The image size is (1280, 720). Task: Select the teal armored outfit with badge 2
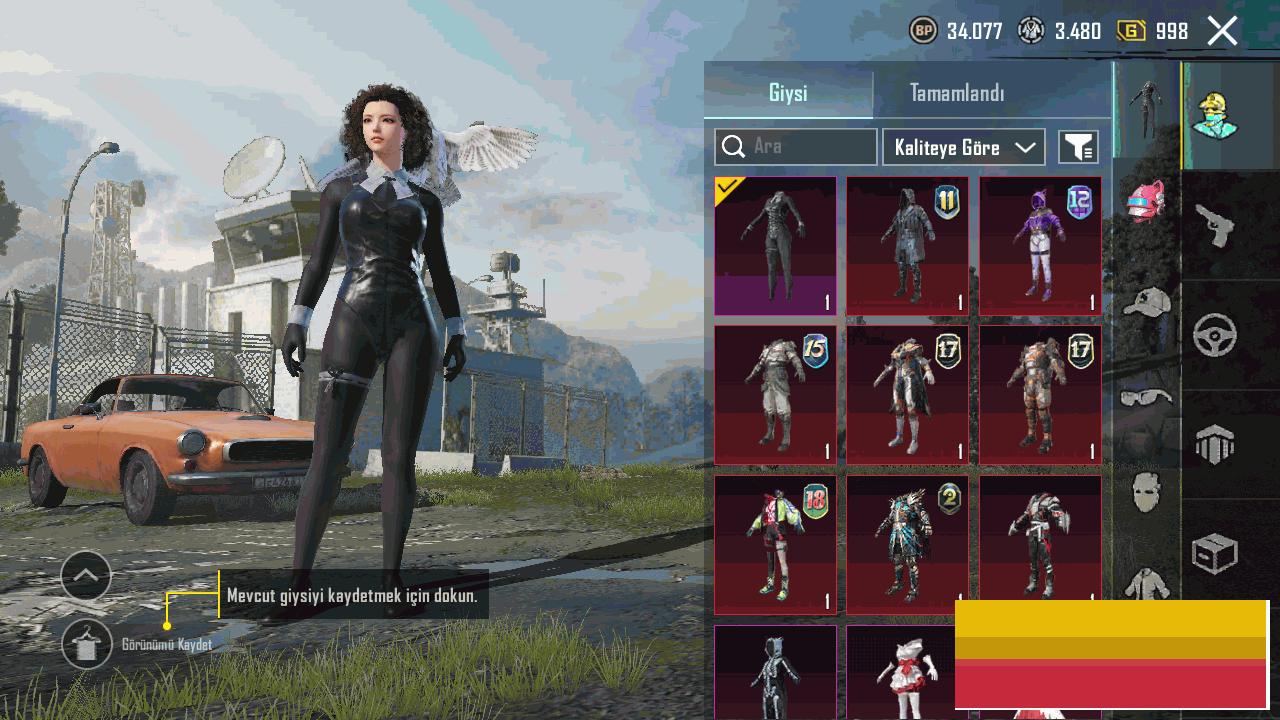(907, 544)
